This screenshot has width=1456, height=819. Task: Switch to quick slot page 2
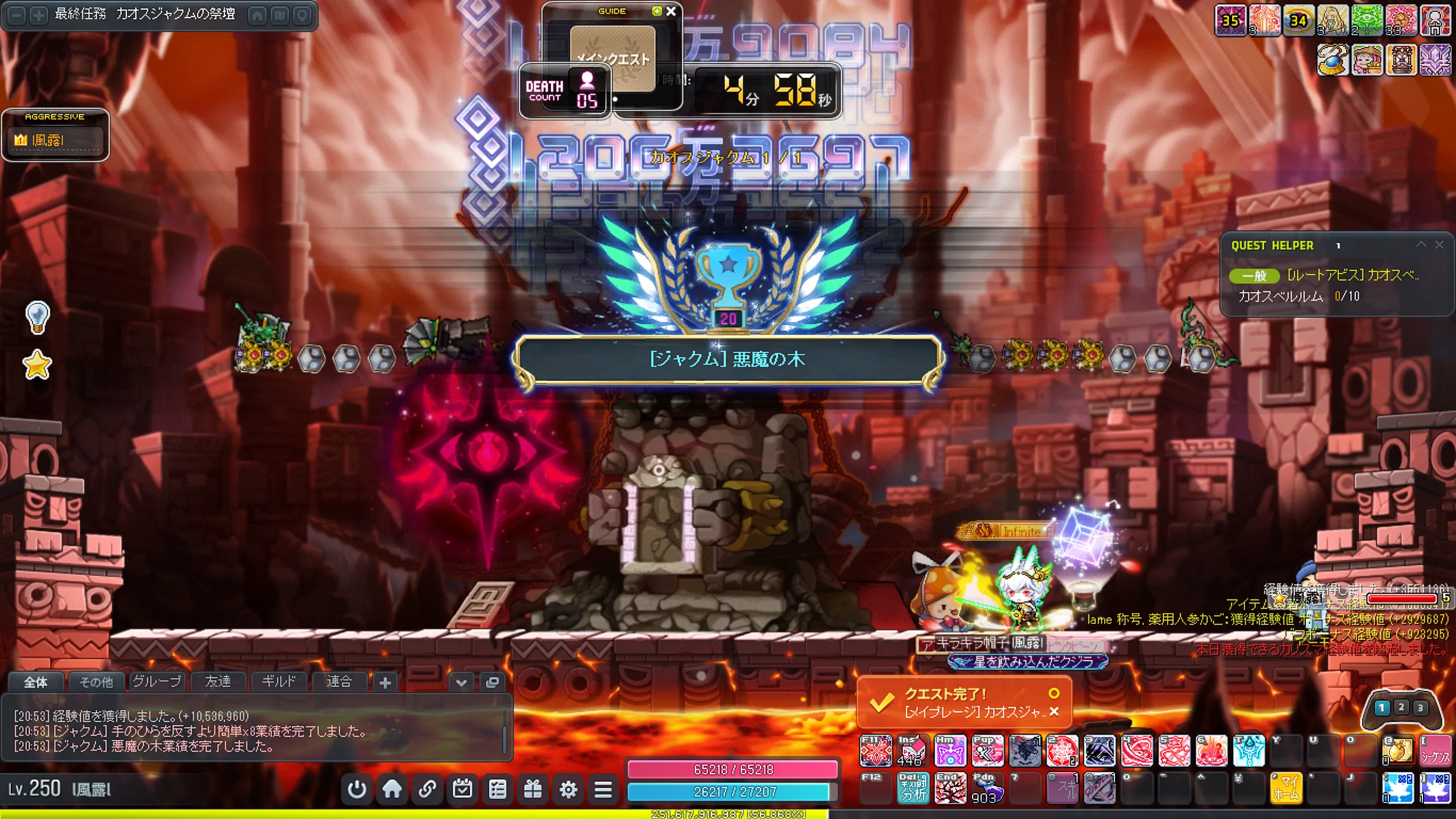coord(1401,707)
